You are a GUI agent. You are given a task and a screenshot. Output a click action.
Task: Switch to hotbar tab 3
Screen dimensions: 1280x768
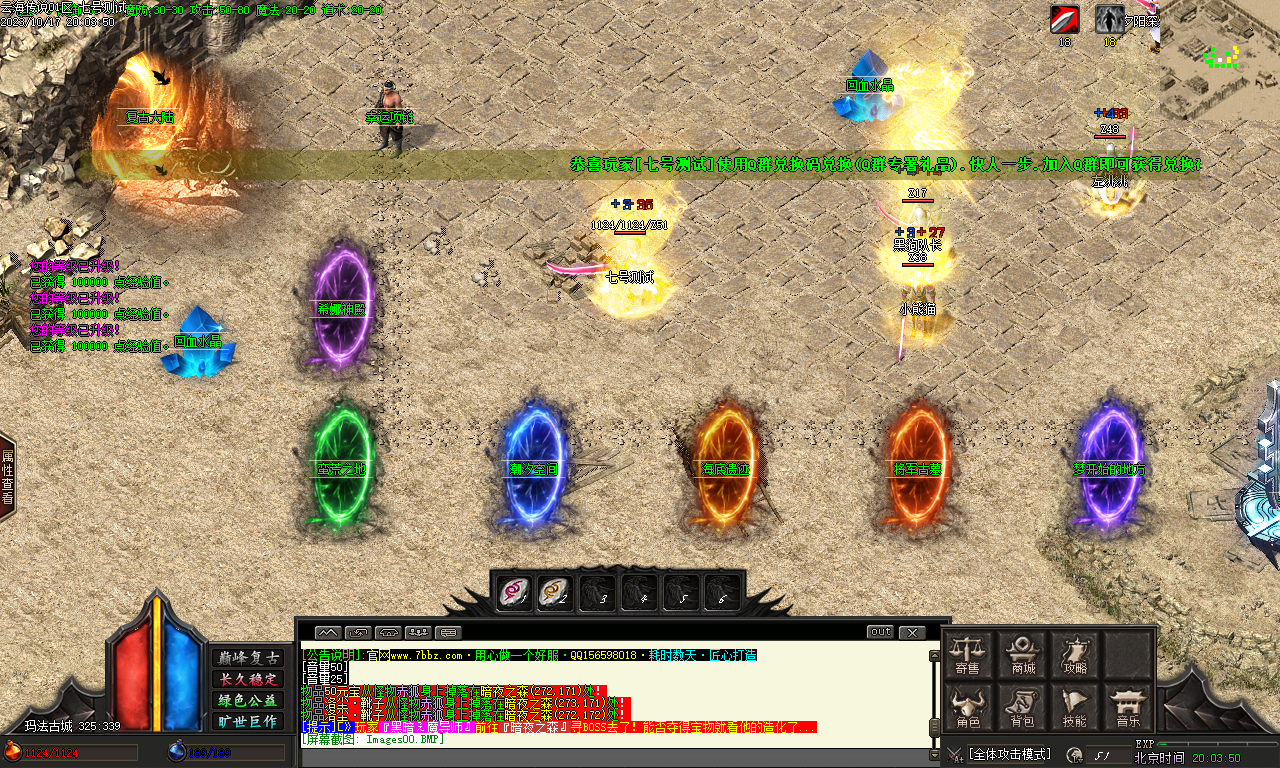[x=597, y=592]
